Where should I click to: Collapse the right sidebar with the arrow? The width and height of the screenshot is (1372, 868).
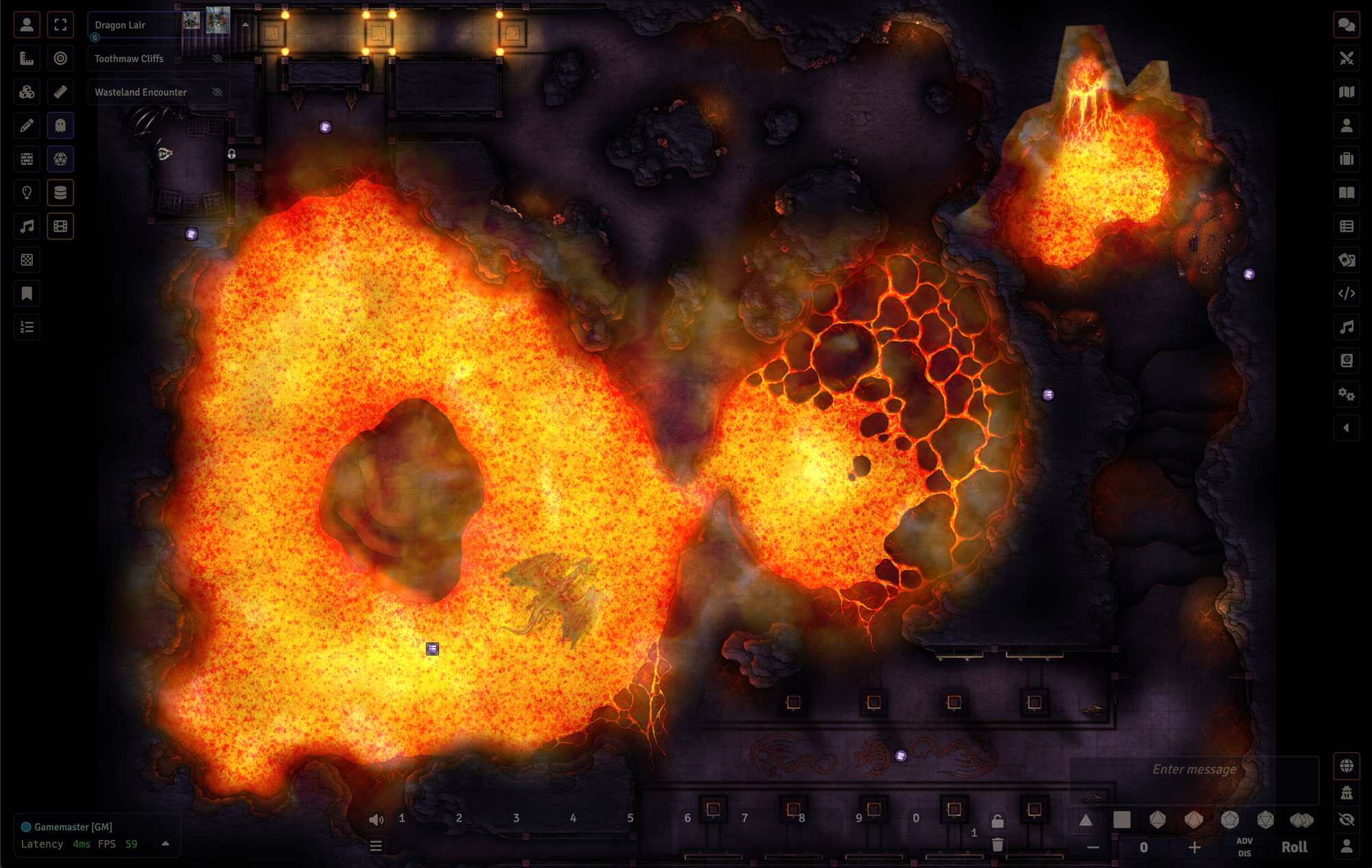pyautogui.click(x=1347, y=428)
